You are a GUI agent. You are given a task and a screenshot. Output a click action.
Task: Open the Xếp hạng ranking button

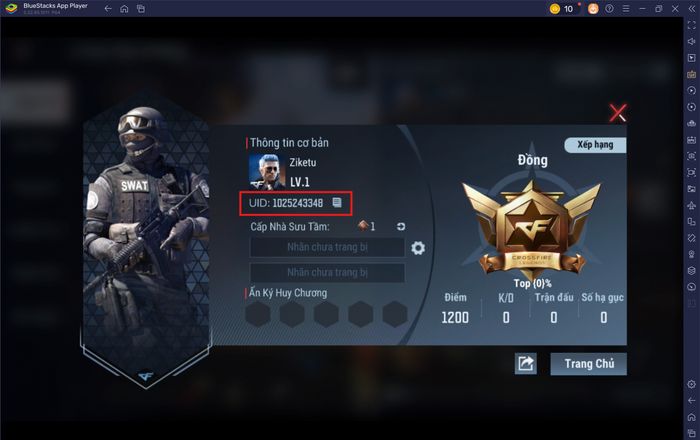(594, 145)
